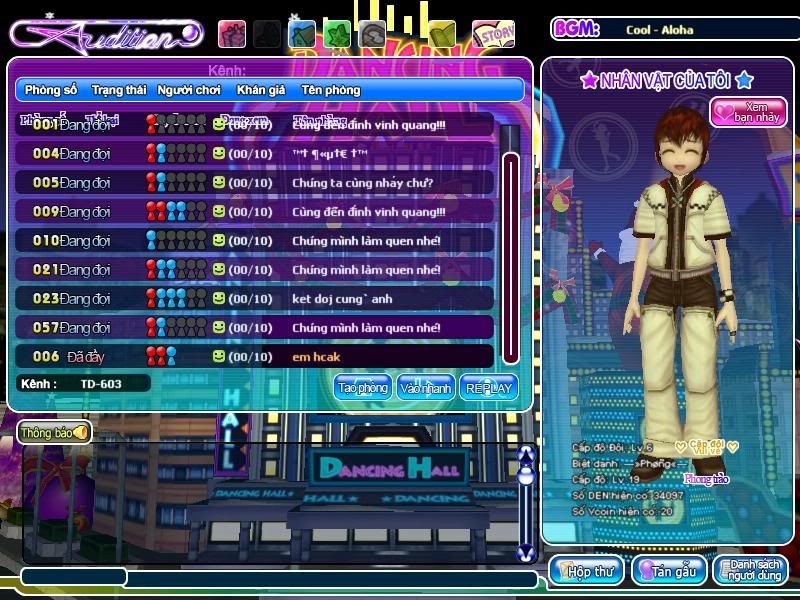Screen dimensions: 800x600
Task: Create a room with Tạo phòng
Action: [x=362, y=388]
